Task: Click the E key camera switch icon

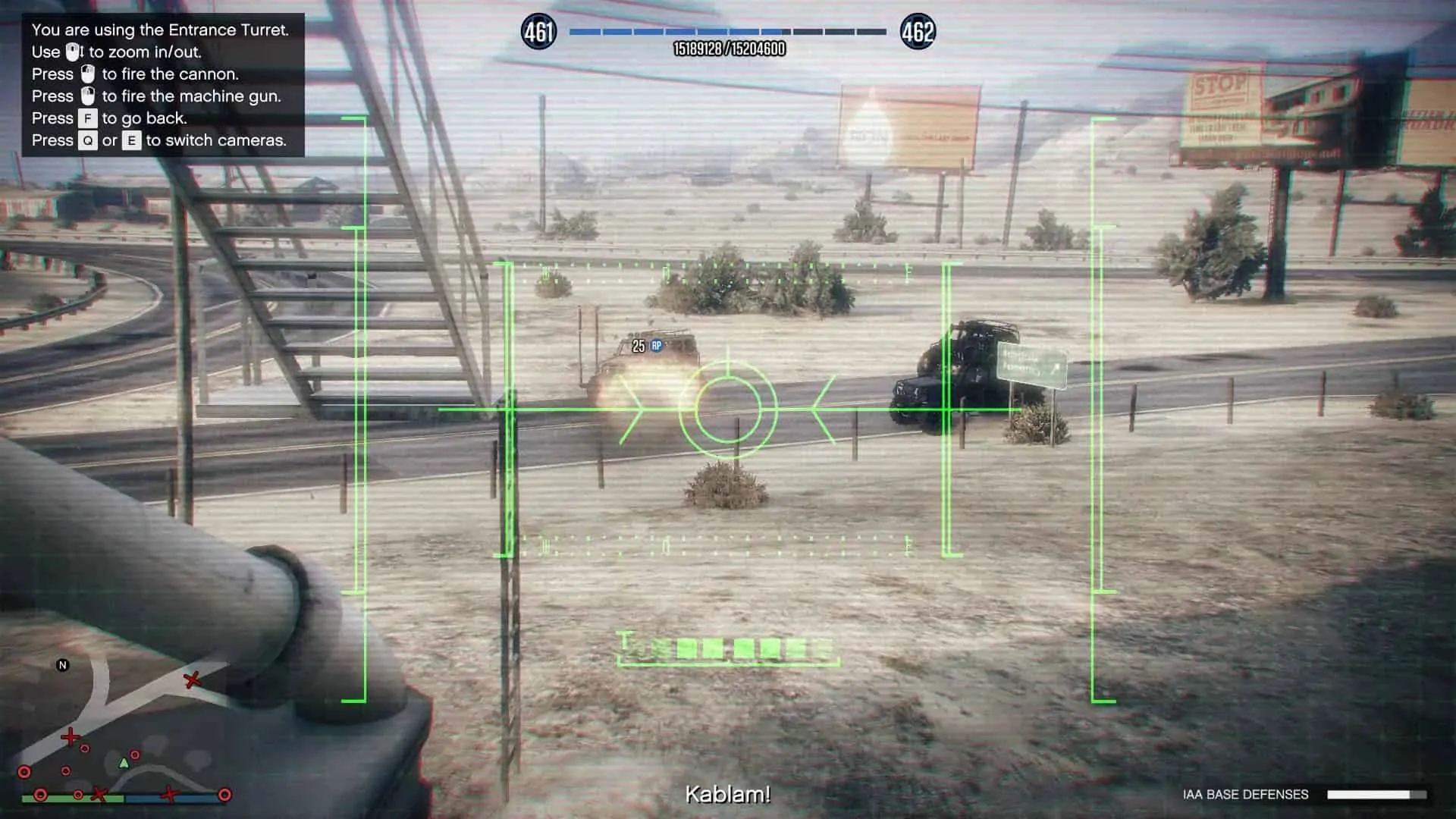Action: click(130, 140)
